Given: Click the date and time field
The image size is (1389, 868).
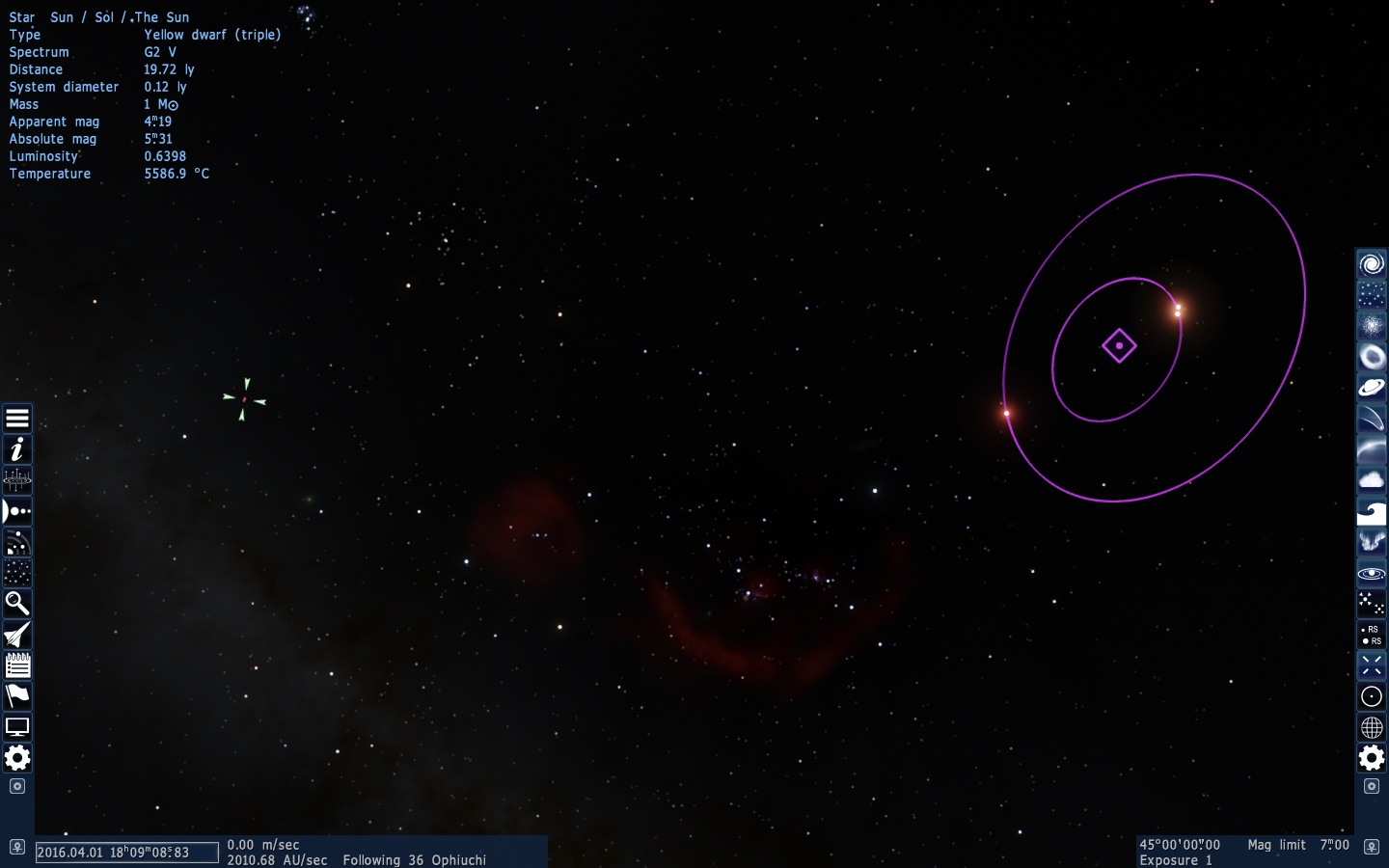Looking at the screenshot, I should 126,853.
